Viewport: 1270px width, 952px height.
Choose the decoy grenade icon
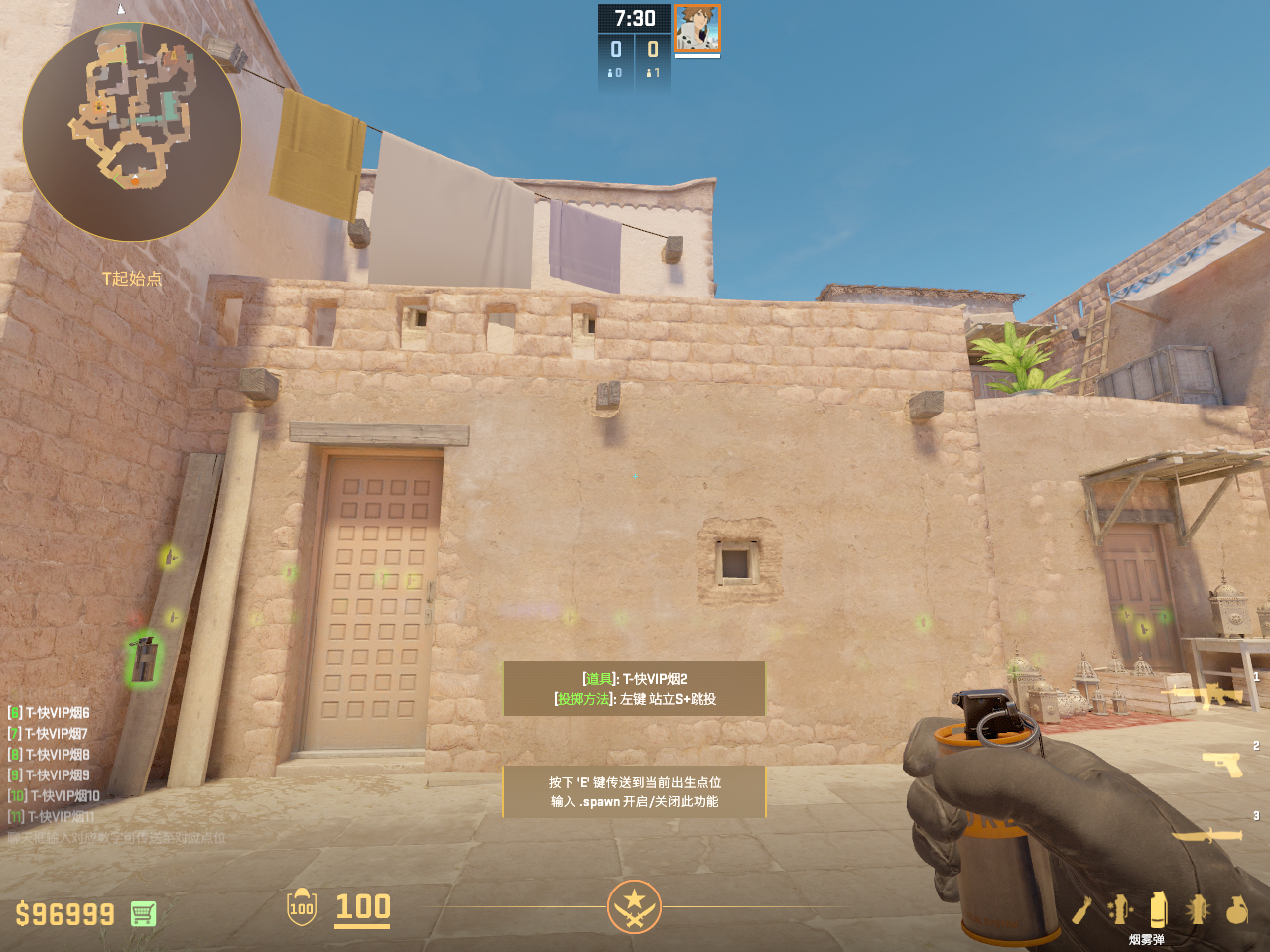1120,909
